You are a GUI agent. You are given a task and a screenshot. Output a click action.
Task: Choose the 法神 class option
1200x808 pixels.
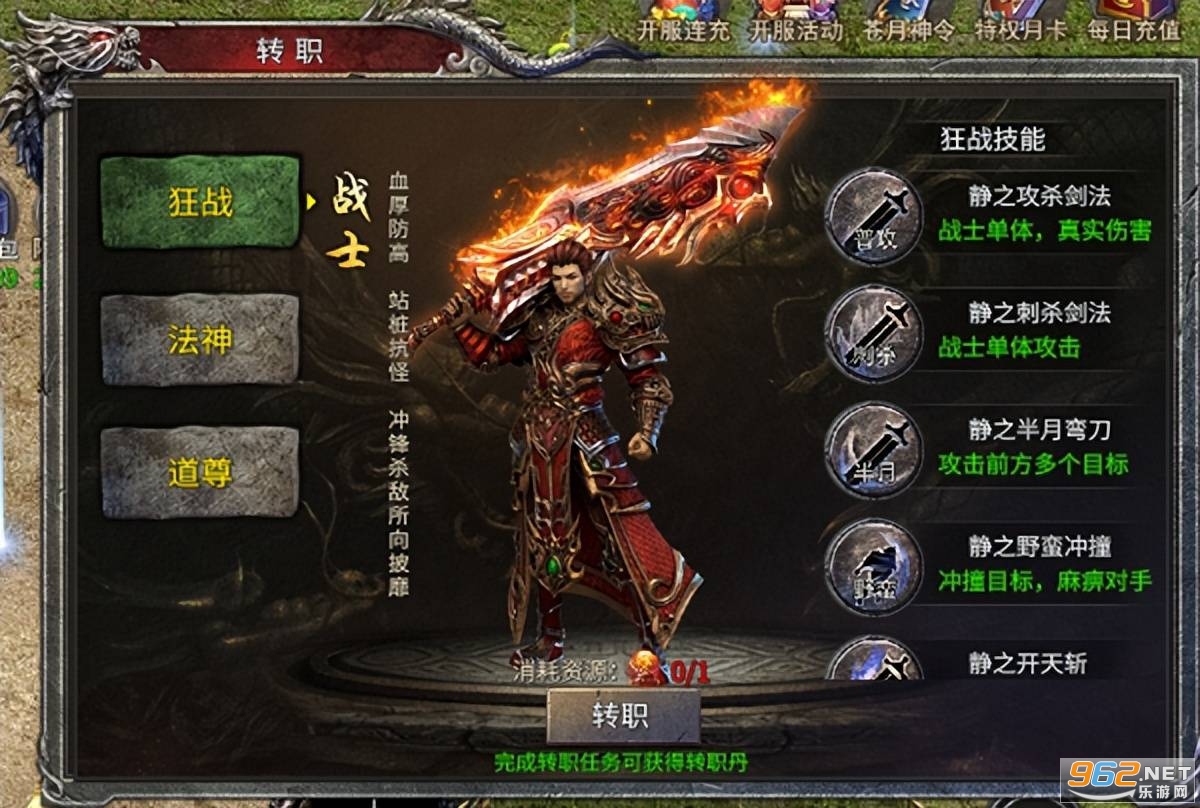coord(200,339)
